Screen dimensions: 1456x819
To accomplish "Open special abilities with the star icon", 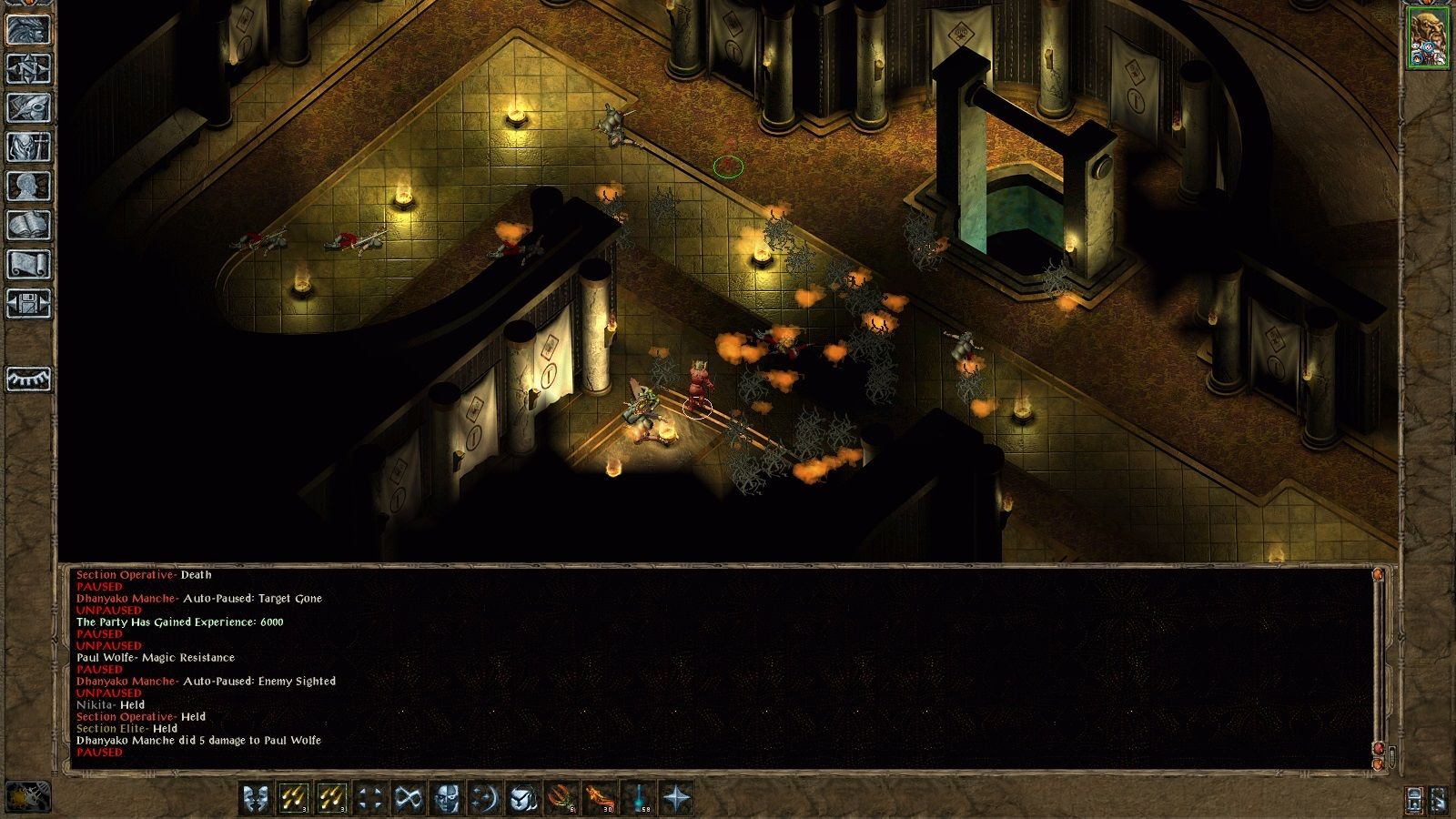I will pos(675,798).
